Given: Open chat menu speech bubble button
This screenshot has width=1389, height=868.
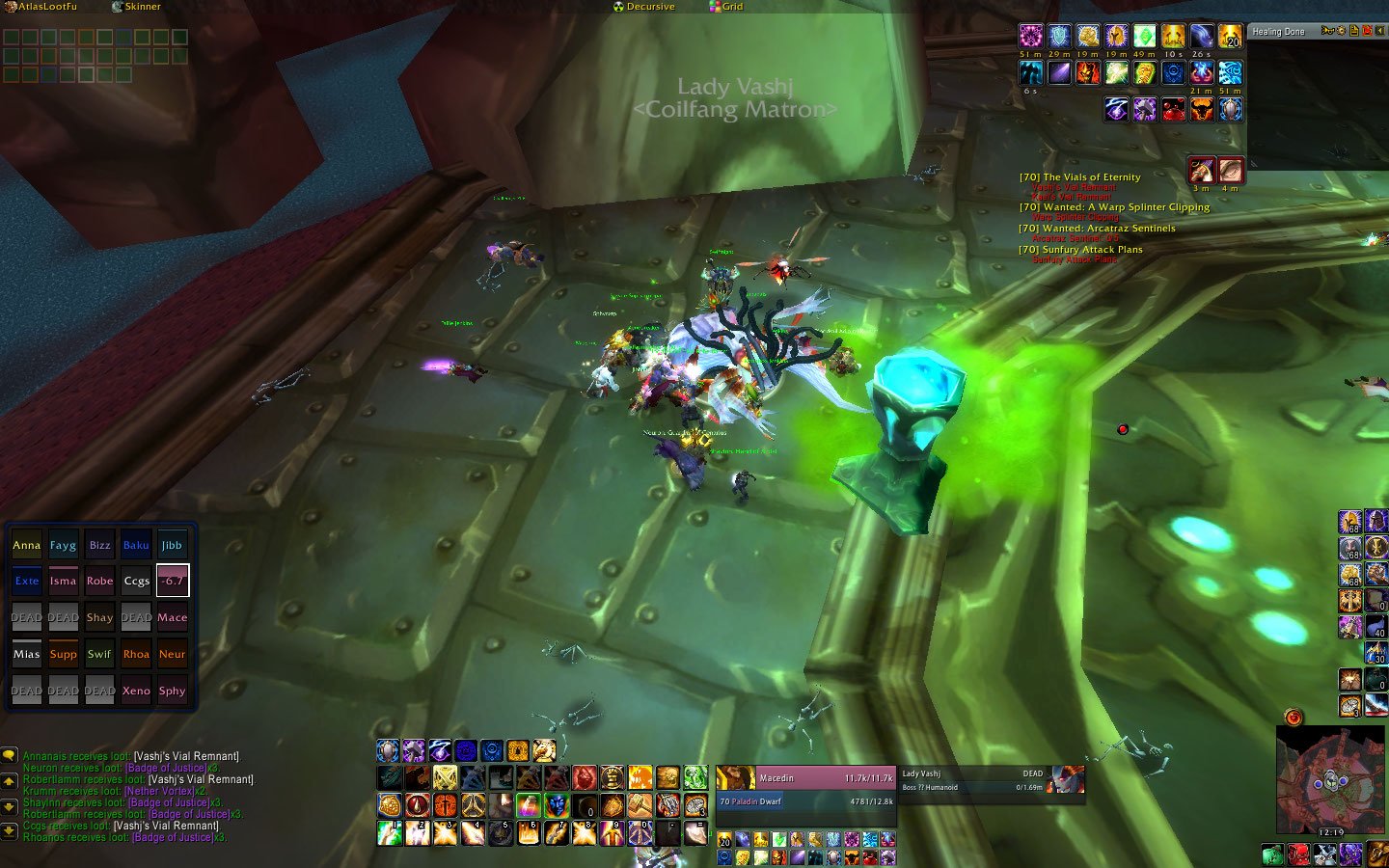Looking at the screenshot, I should (x=10, y=756).
